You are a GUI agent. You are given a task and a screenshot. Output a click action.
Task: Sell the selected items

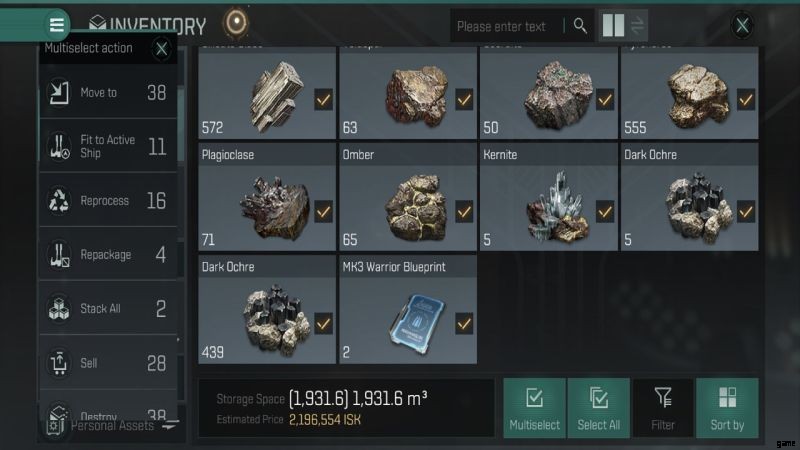108,363
